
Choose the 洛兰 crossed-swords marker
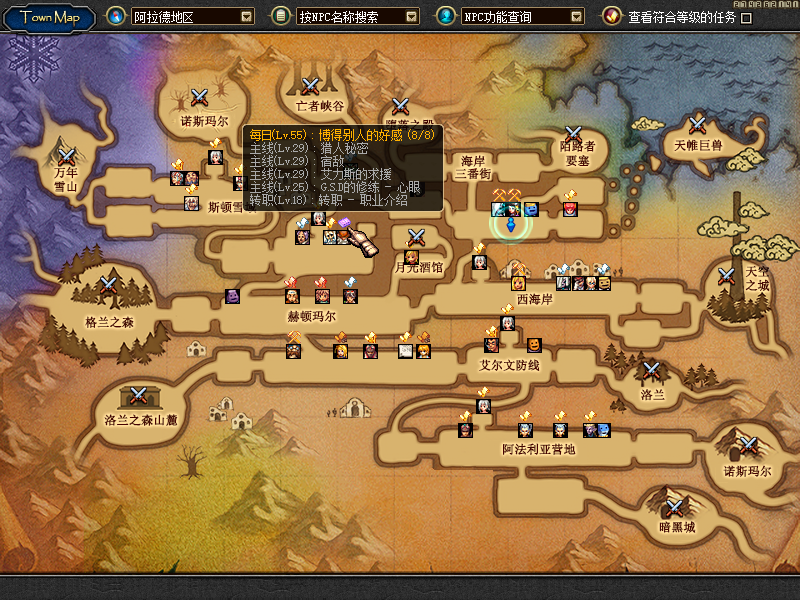pos(652,370)
